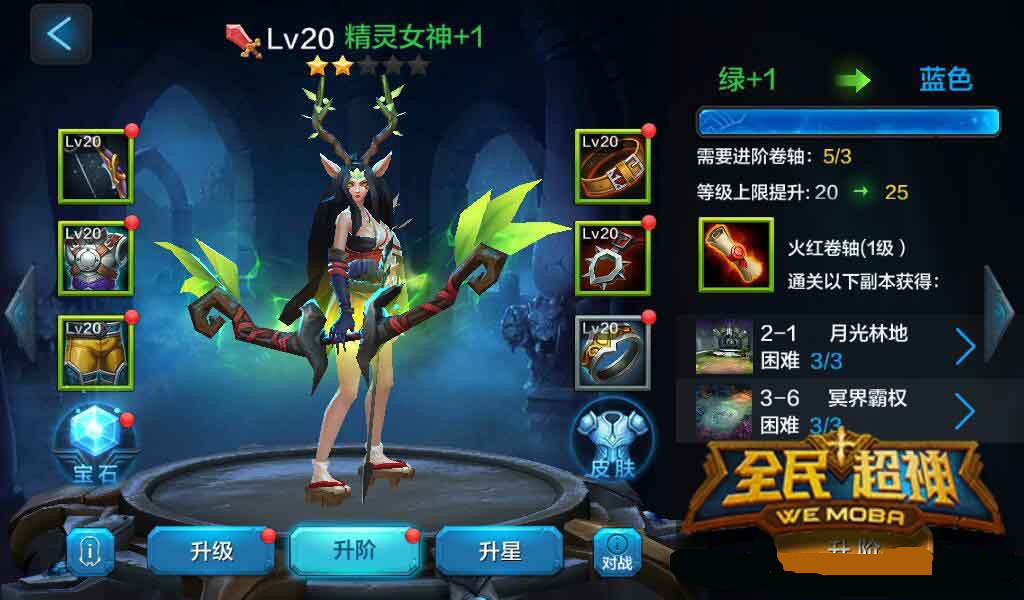Select the 火红卷轴 scroll item icon
The height and width of the screenshot is (600, 1024).
[x=735, y=255]
